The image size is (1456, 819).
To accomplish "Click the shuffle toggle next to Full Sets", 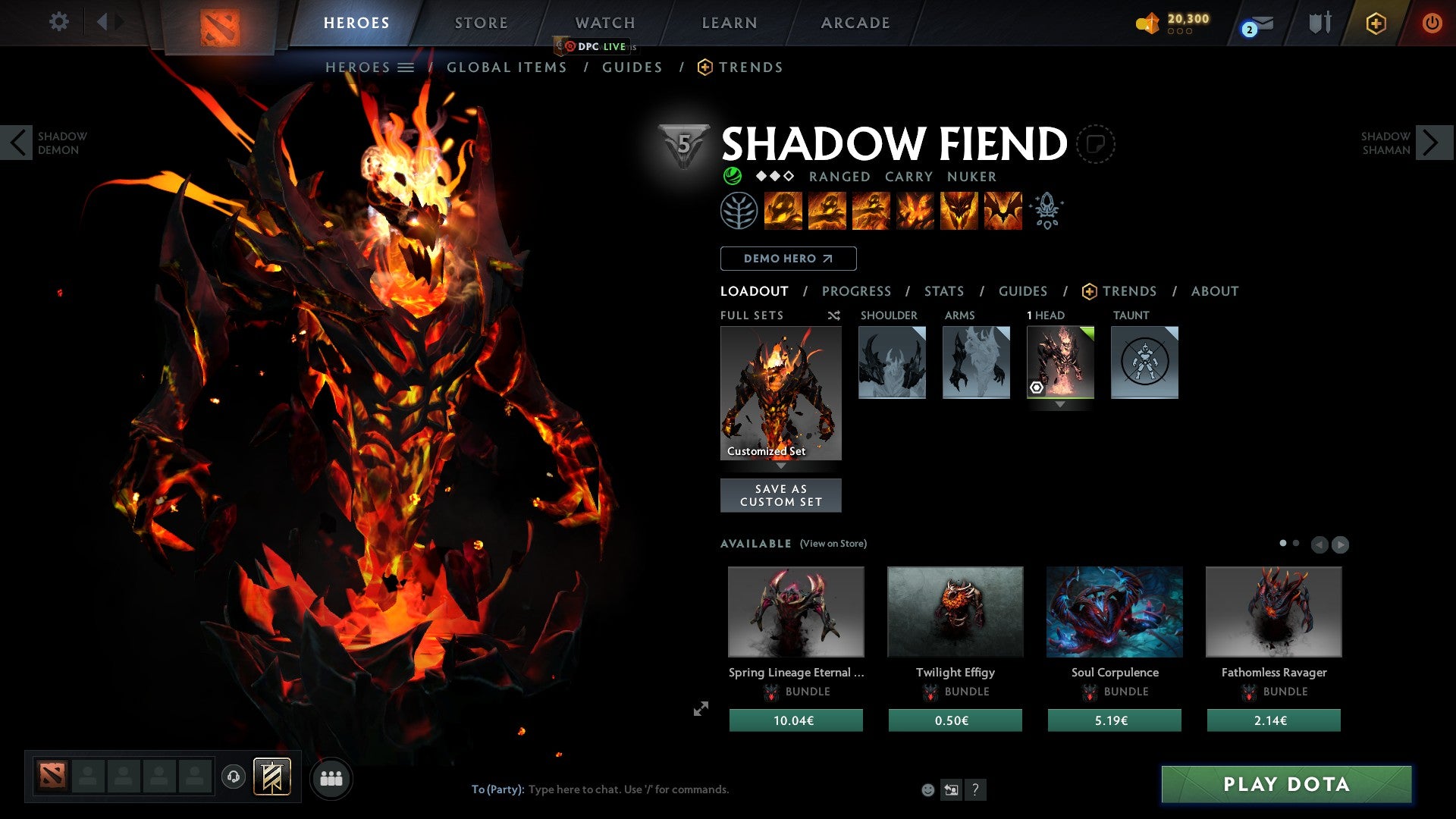I will click(x=834, y=315).
